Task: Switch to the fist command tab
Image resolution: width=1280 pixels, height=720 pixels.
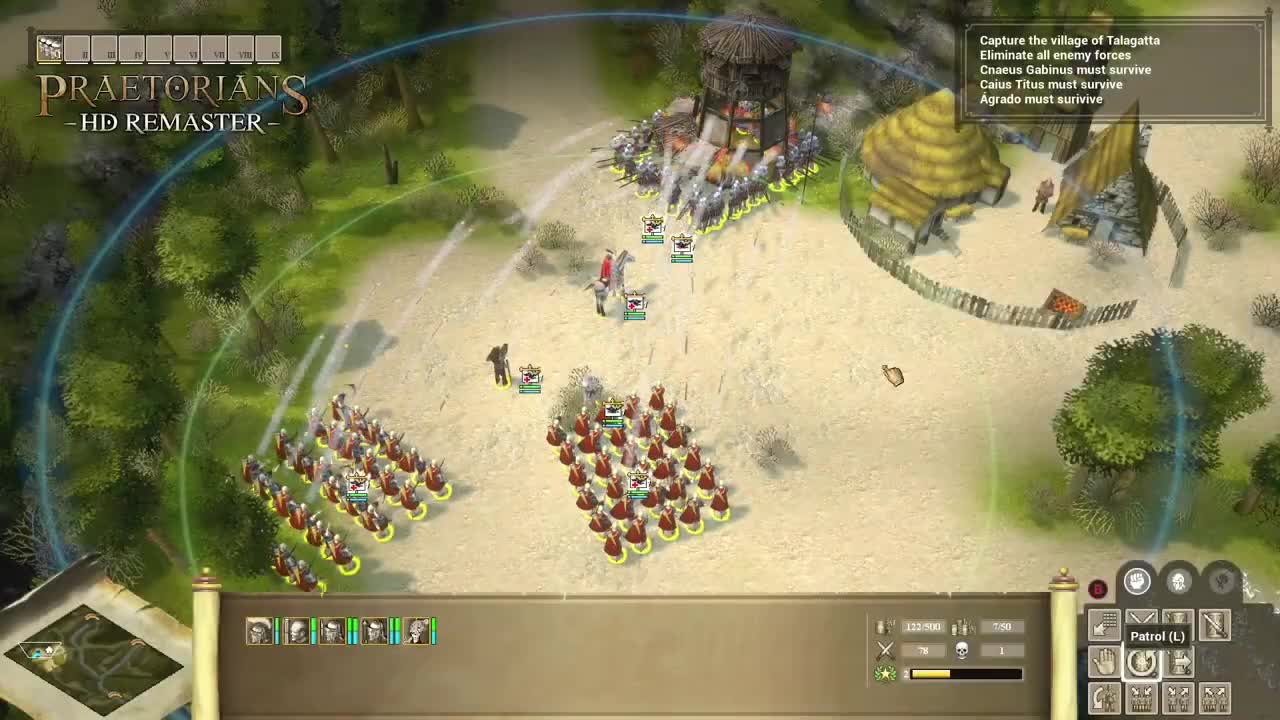Action: pos(1137,581)
